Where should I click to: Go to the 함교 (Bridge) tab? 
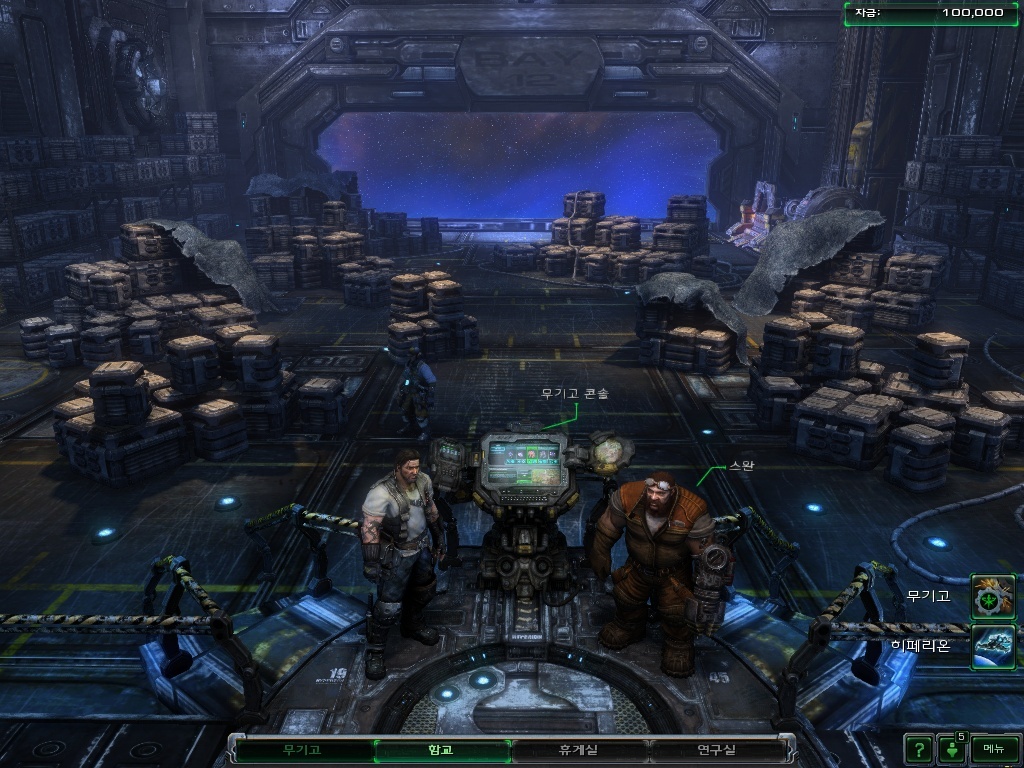point(440,749)
